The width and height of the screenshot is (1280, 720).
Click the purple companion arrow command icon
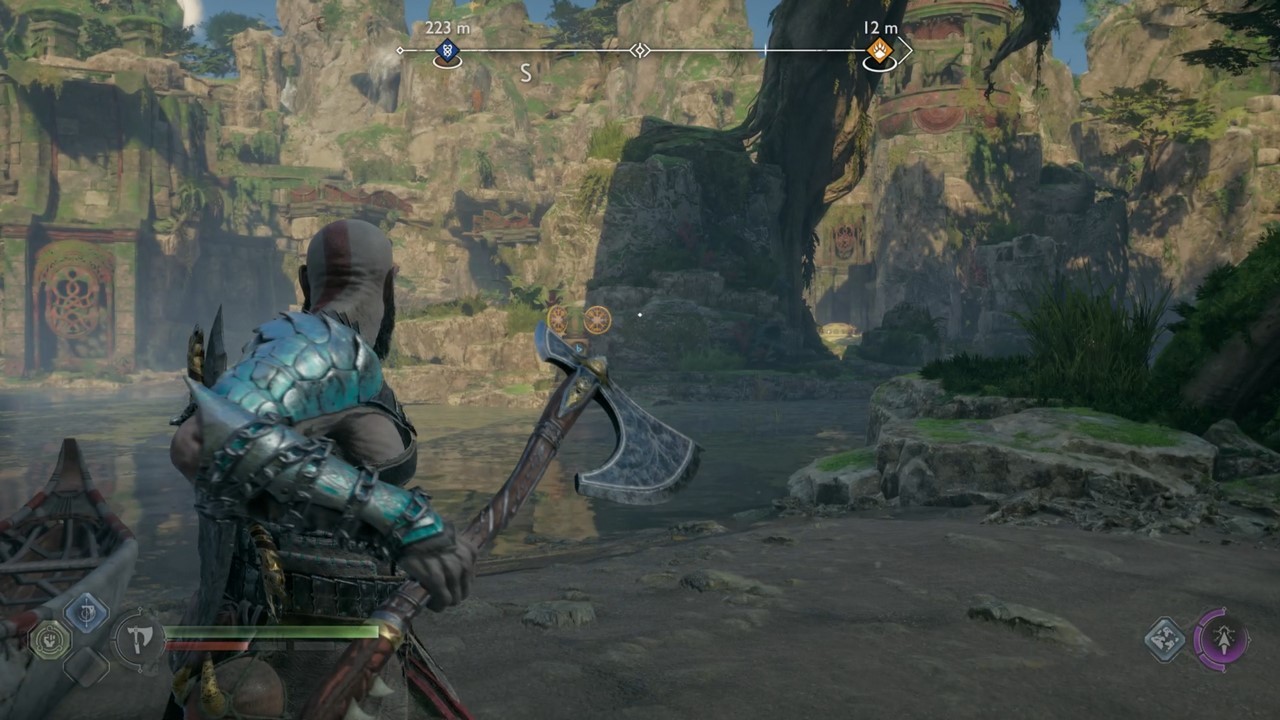[1224, 640]
